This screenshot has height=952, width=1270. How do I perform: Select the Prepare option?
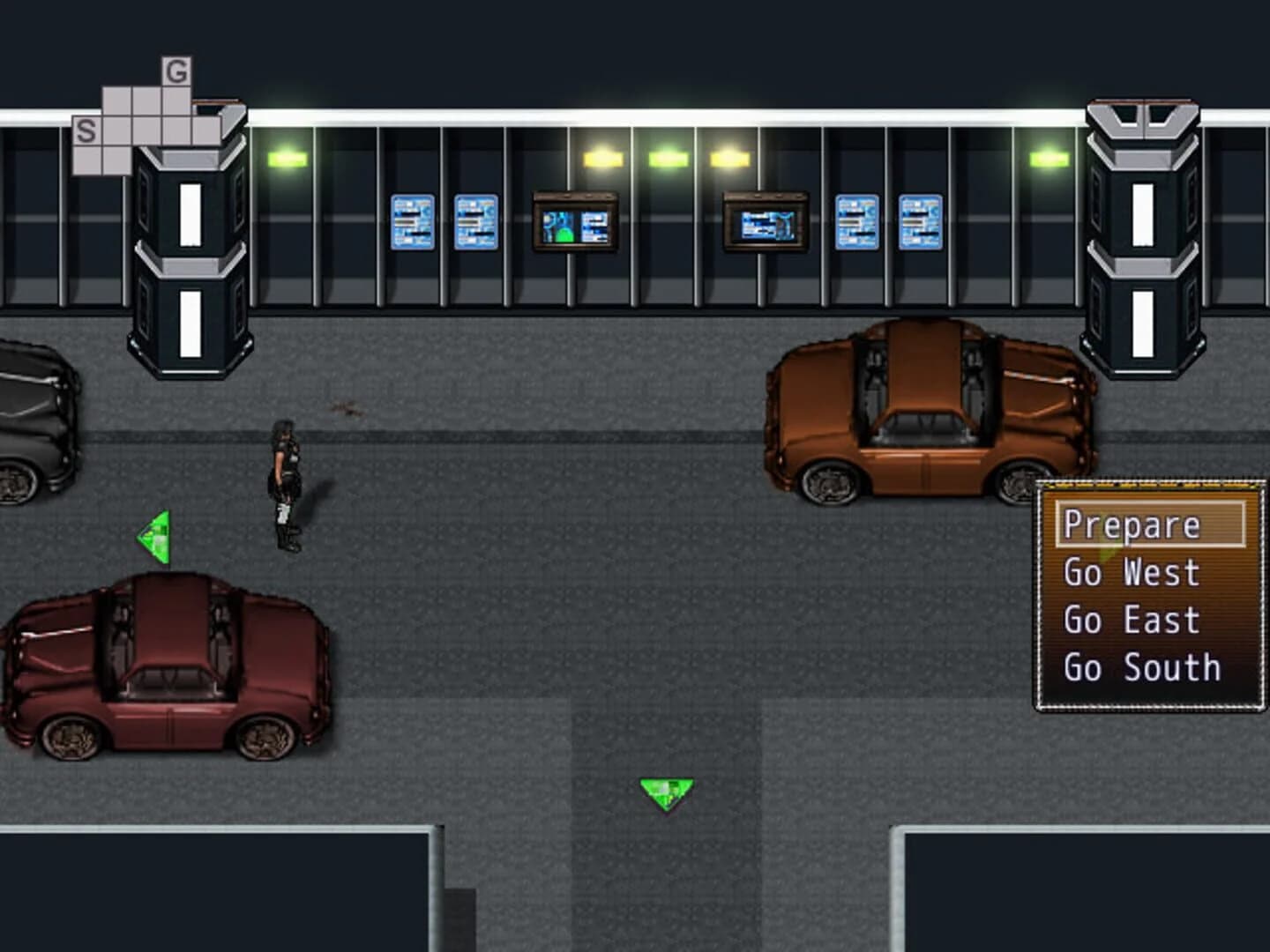point(1132,524)
